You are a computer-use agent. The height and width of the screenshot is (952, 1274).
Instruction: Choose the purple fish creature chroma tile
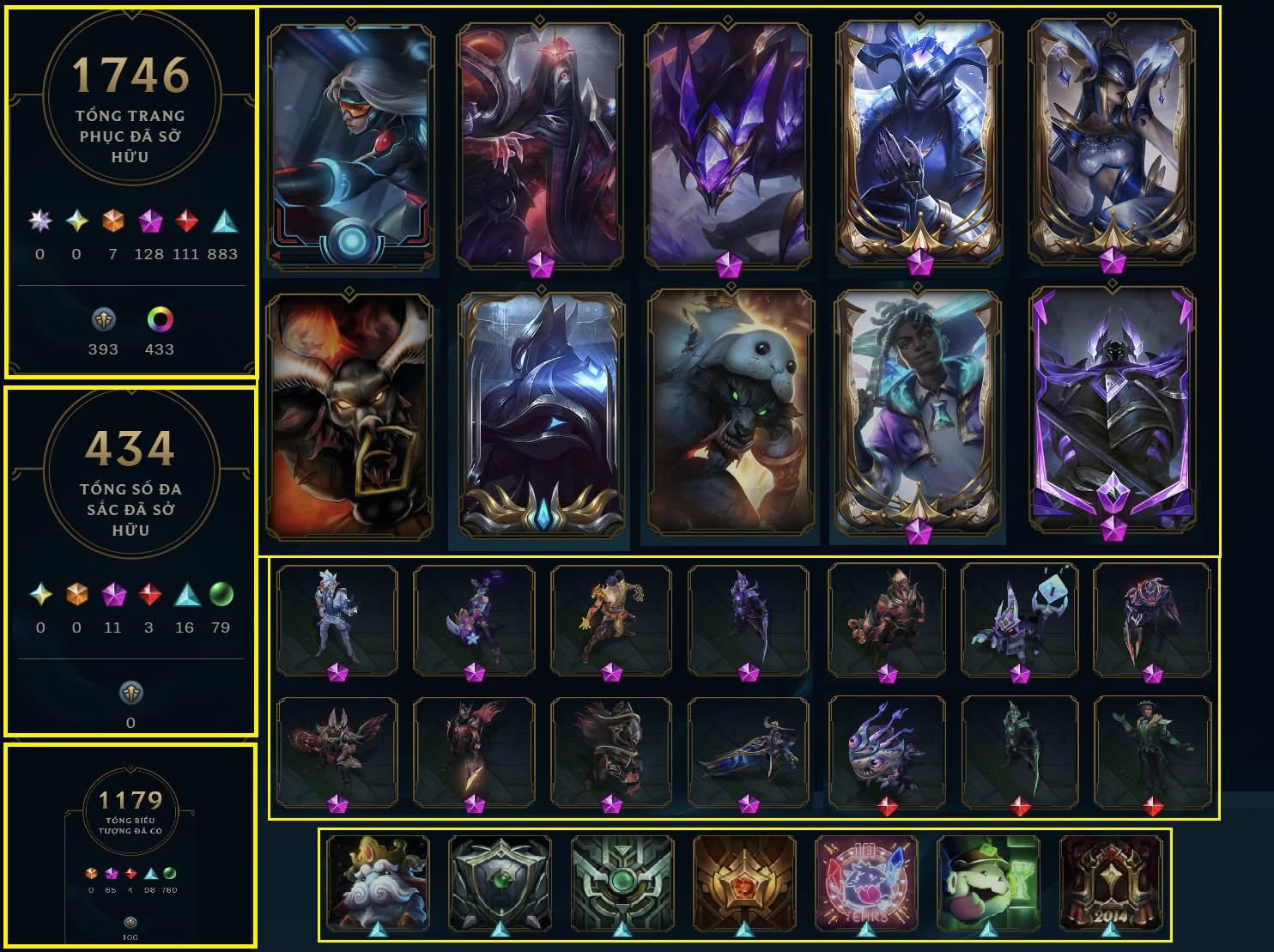tap(887, 752)
